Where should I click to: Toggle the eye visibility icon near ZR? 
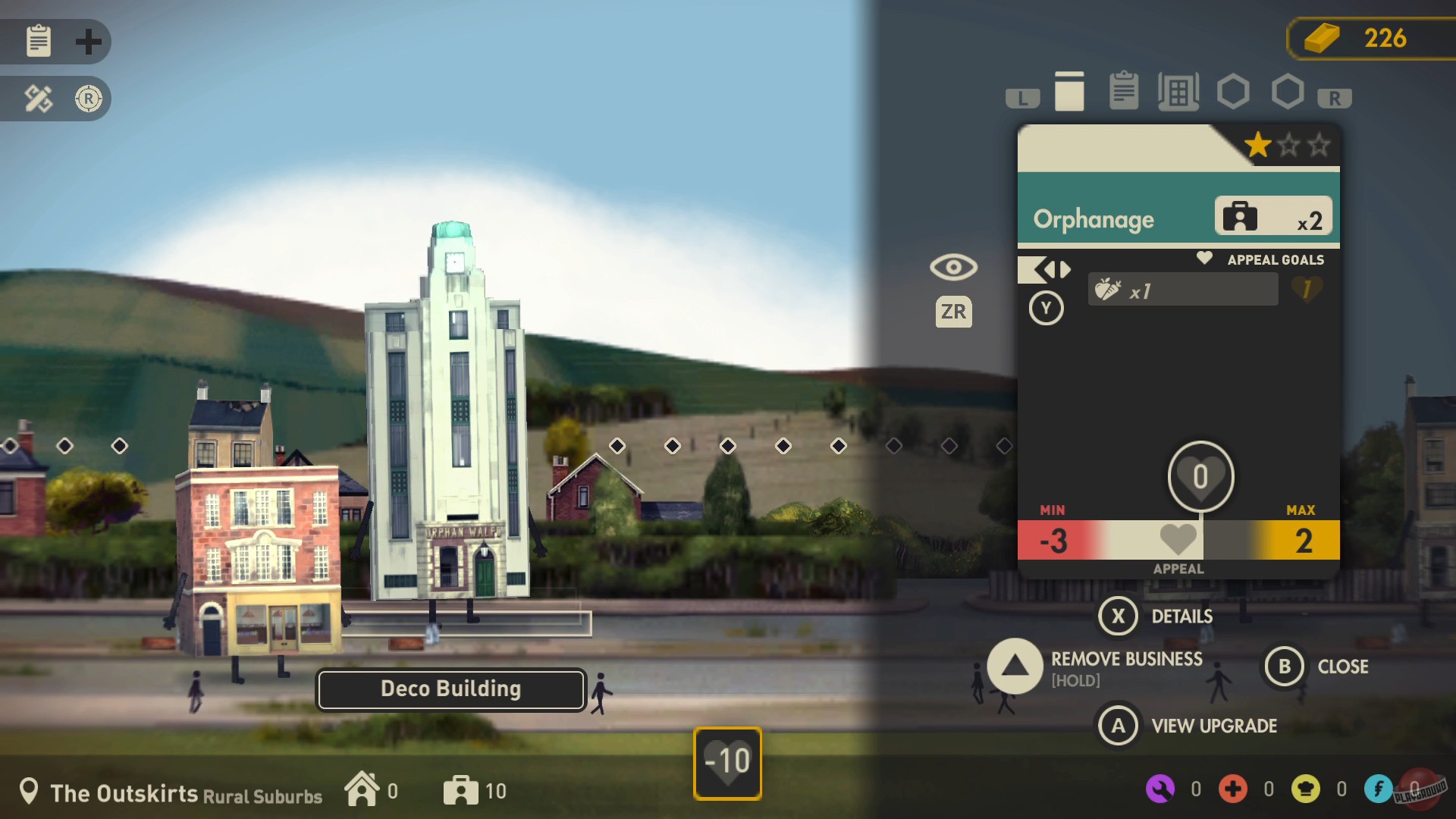pyautogui.click(x=953, y=268)
